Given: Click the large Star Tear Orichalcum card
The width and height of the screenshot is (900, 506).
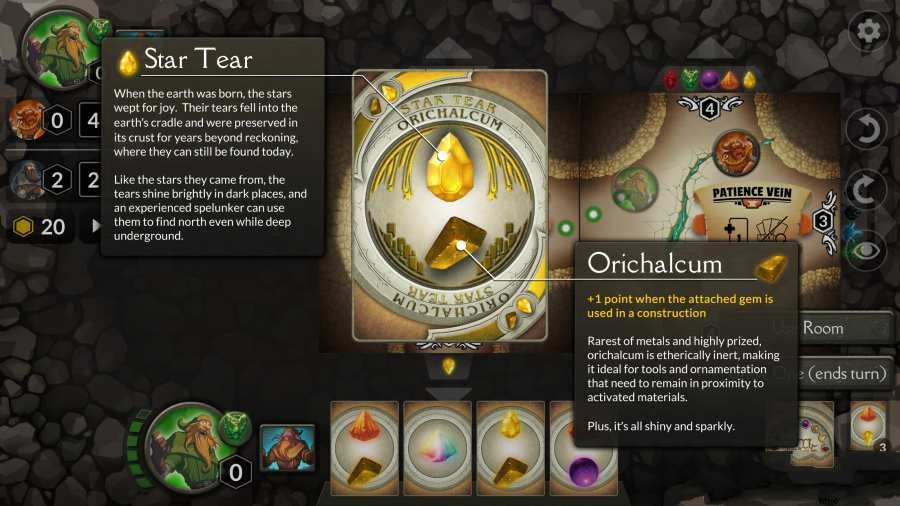Looking at the screenshot, I should coord(449,205).
